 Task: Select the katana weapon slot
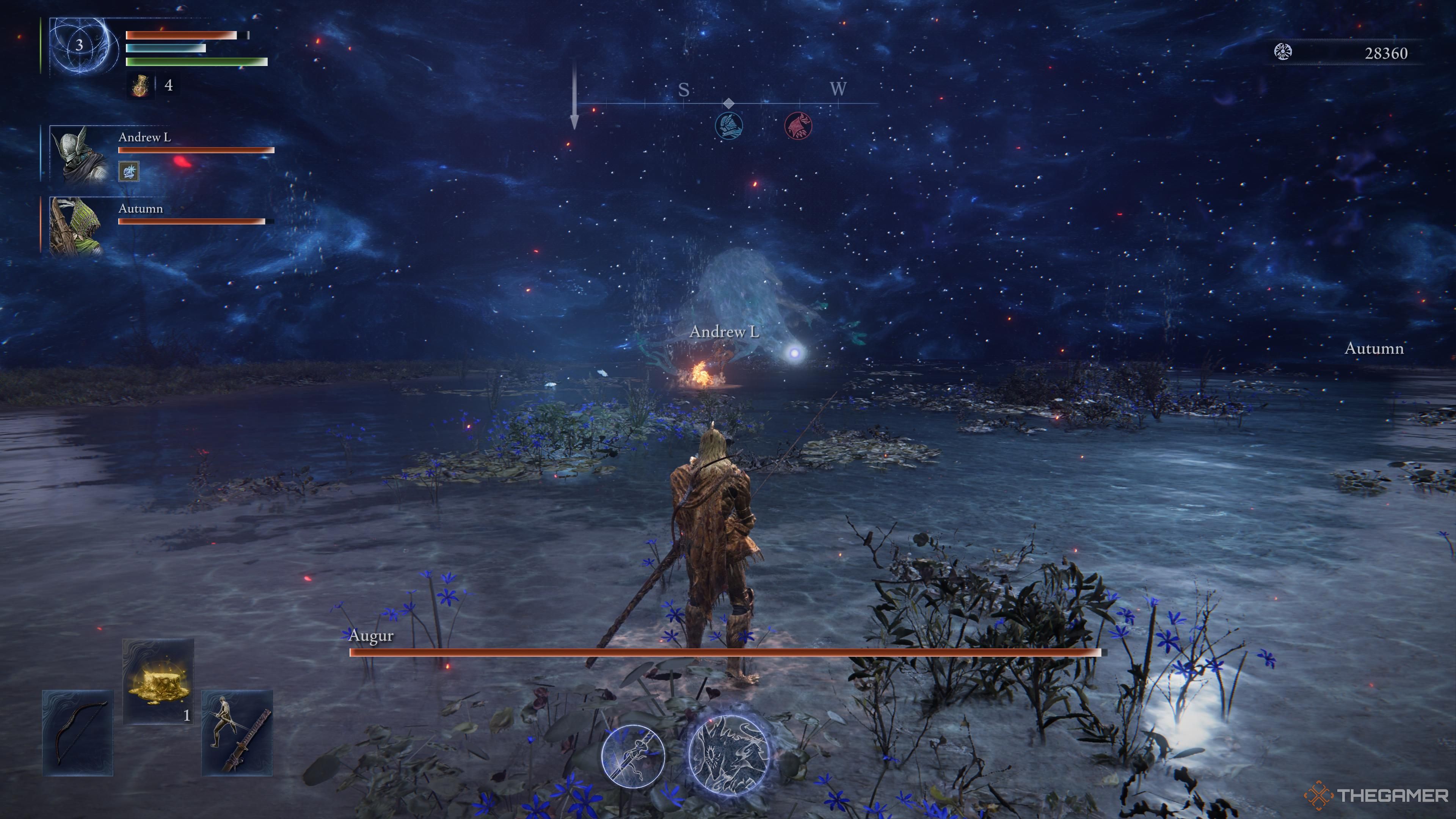(237, 733)
